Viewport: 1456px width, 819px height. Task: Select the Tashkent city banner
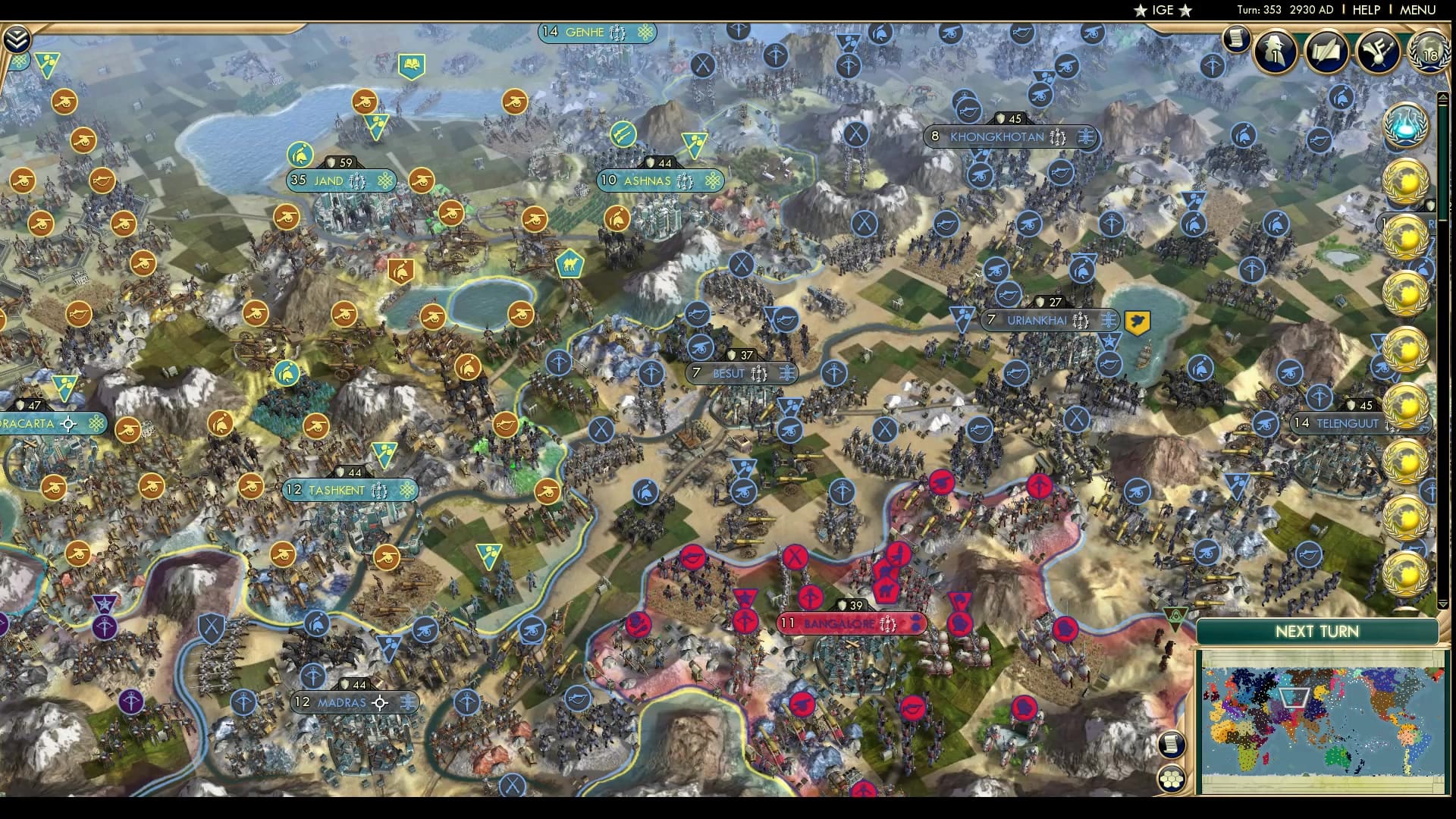[x=349, y=491]
